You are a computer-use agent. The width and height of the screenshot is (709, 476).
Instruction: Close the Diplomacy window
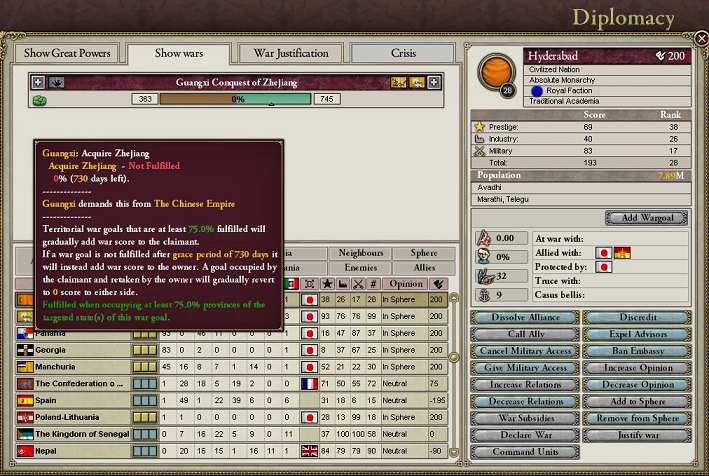(701, 38)
